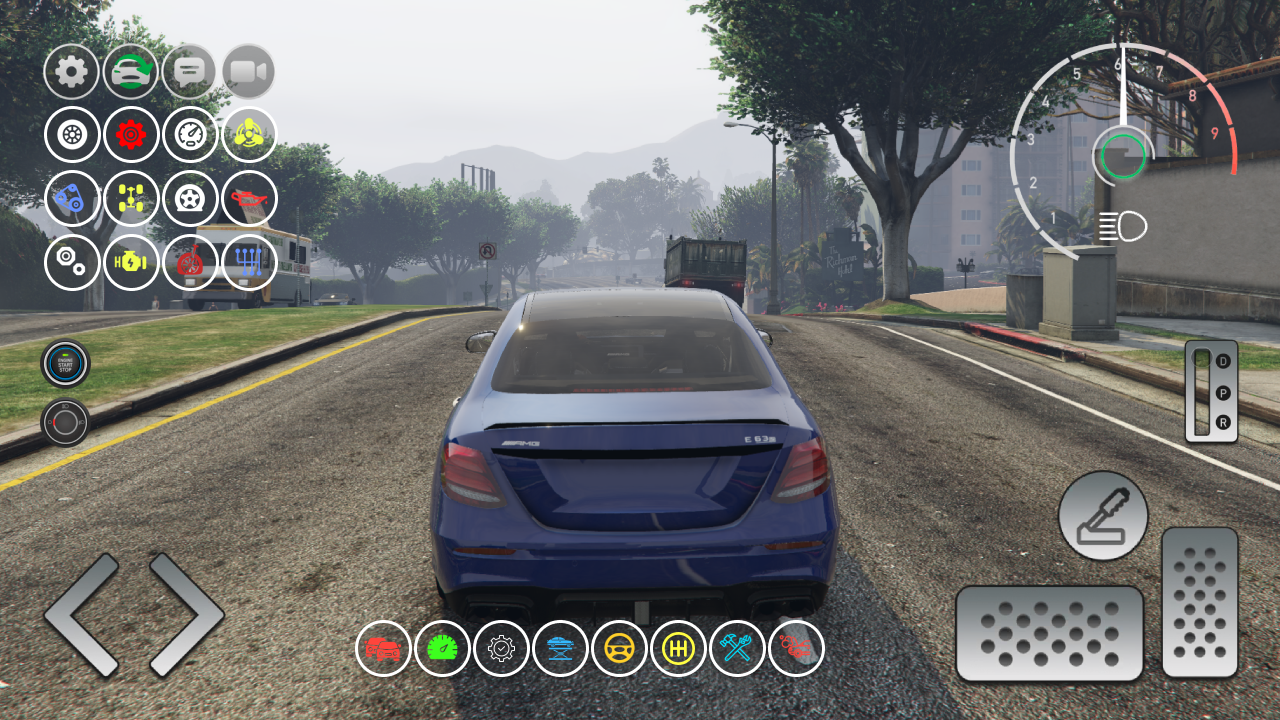Image resolution: width=1280 pixels, height=720 pixels.
Task: Select the blue car lift icon
Action: click(x=559, y=649)
